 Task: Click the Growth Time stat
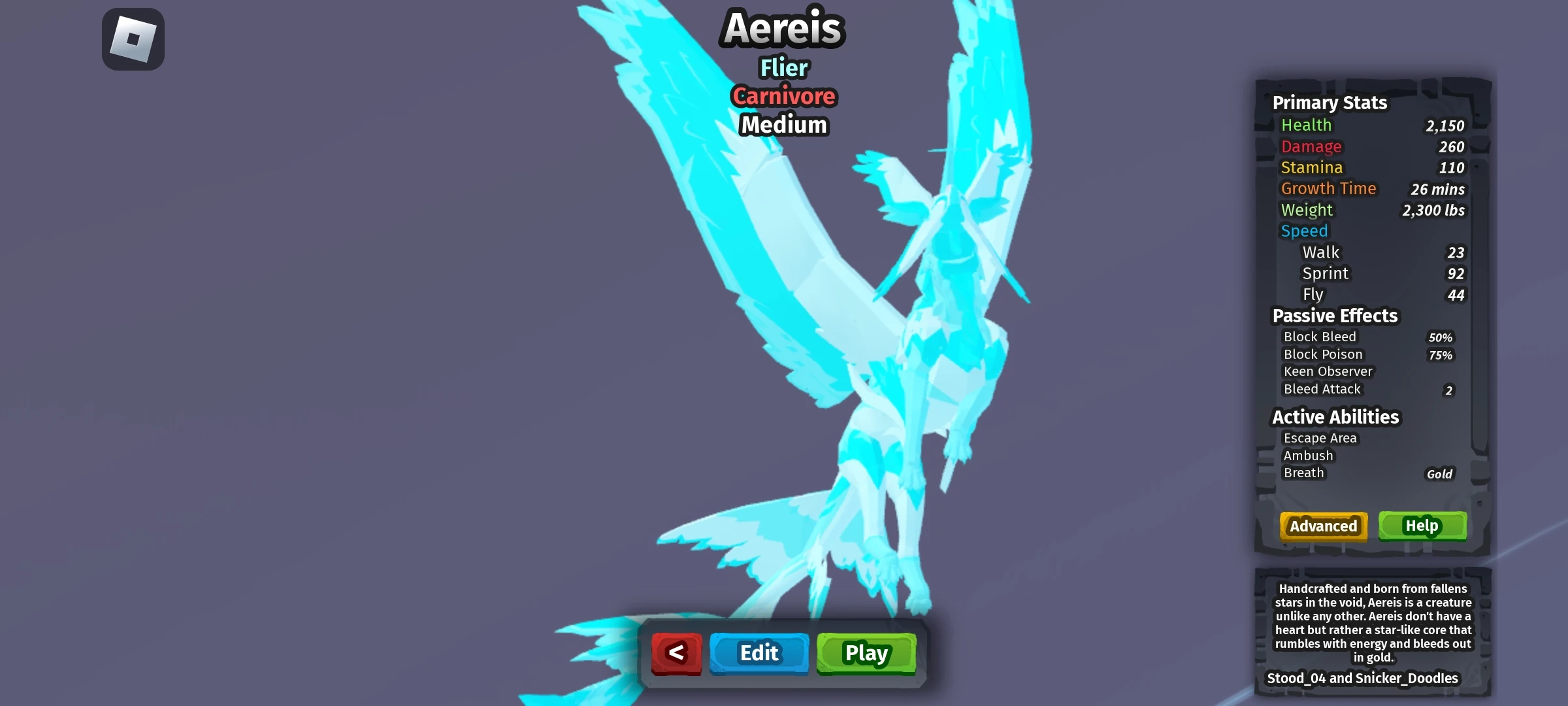click(x=1330, y=188)
